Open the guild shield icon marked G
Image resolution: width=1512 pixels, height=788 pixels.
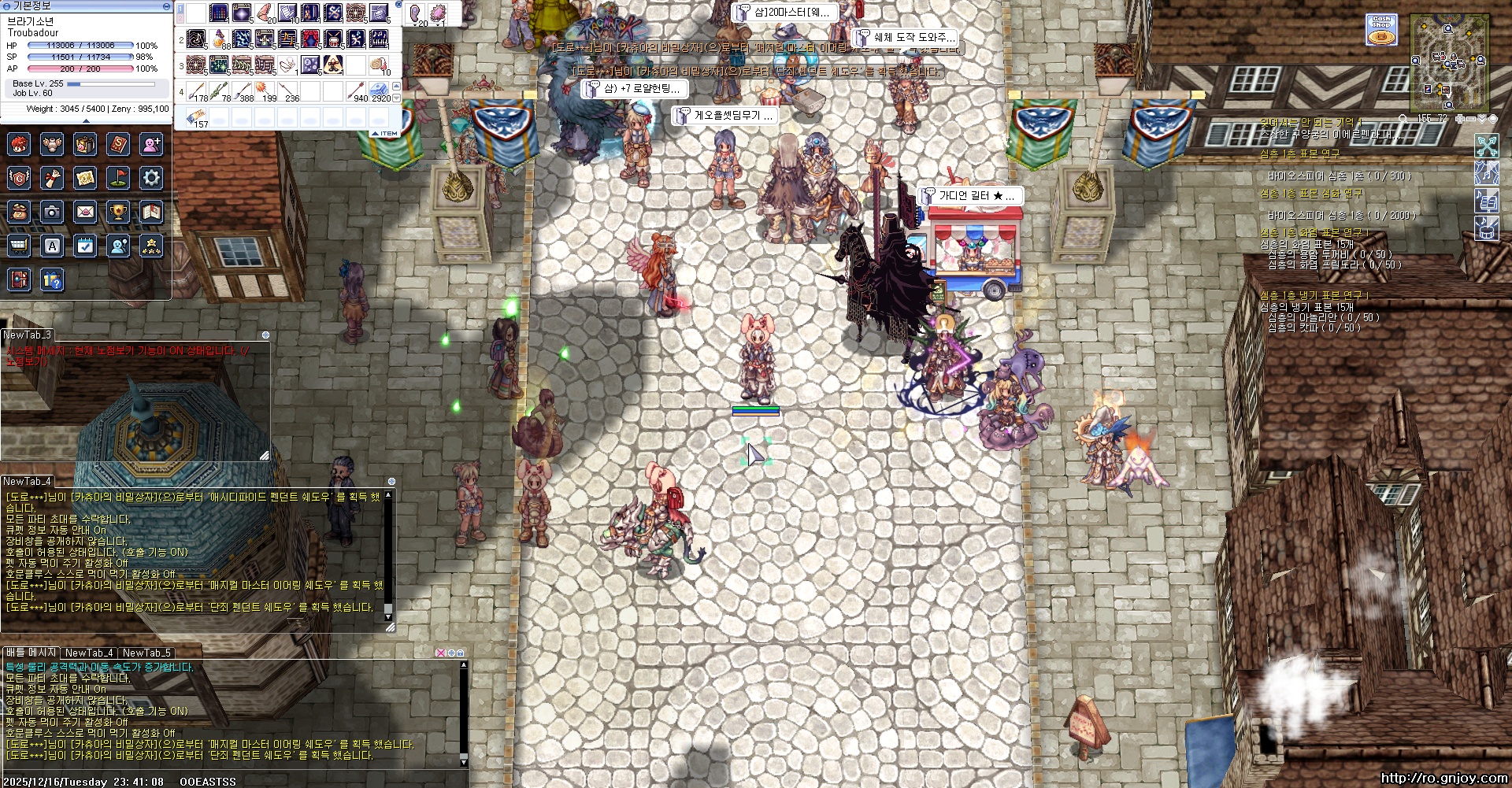[19, 178]
